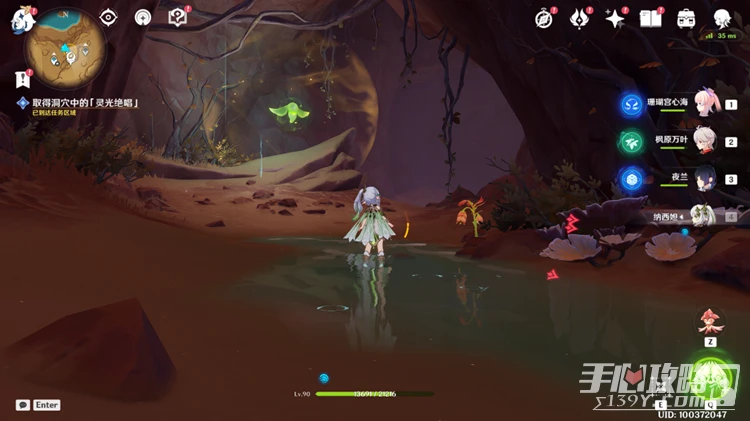Image resolution: width=750 pixels, height=421 pixels.
Task: Open the elemental sight circular icon
Action: click(143, 18)
